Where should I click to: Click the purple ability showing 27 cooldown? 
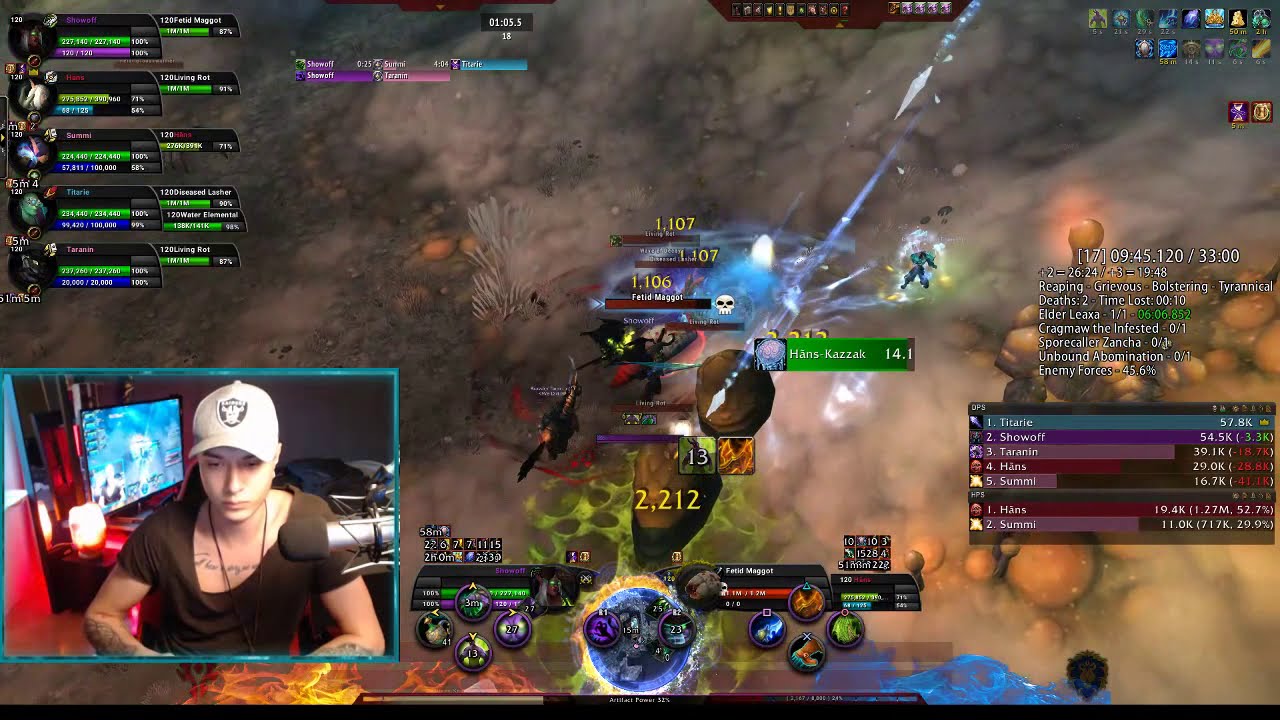click(513, 629)
